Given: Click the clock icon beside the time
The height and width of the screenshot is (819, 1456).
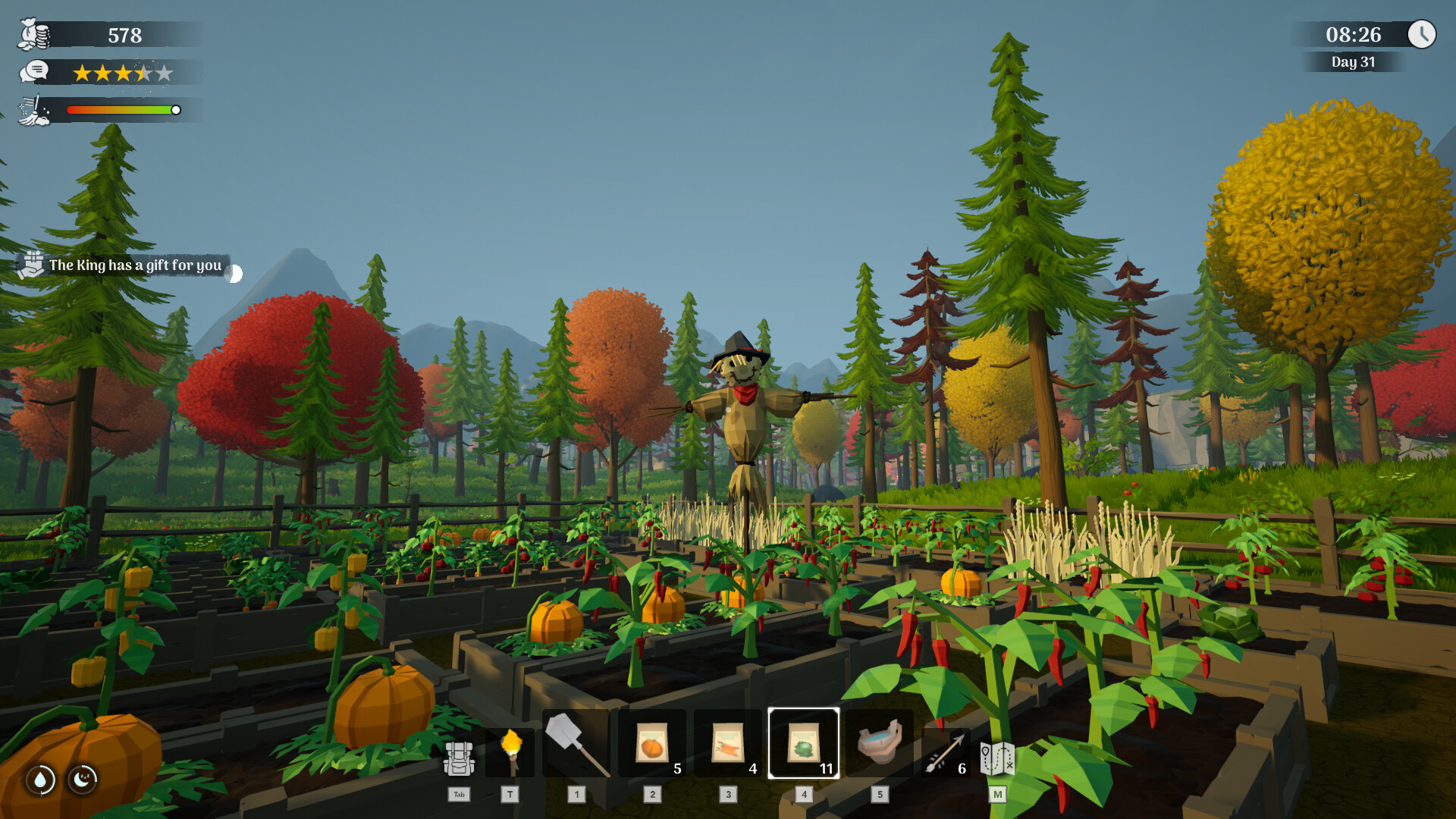Looking at the screenshot, I should pos(1422,34).
